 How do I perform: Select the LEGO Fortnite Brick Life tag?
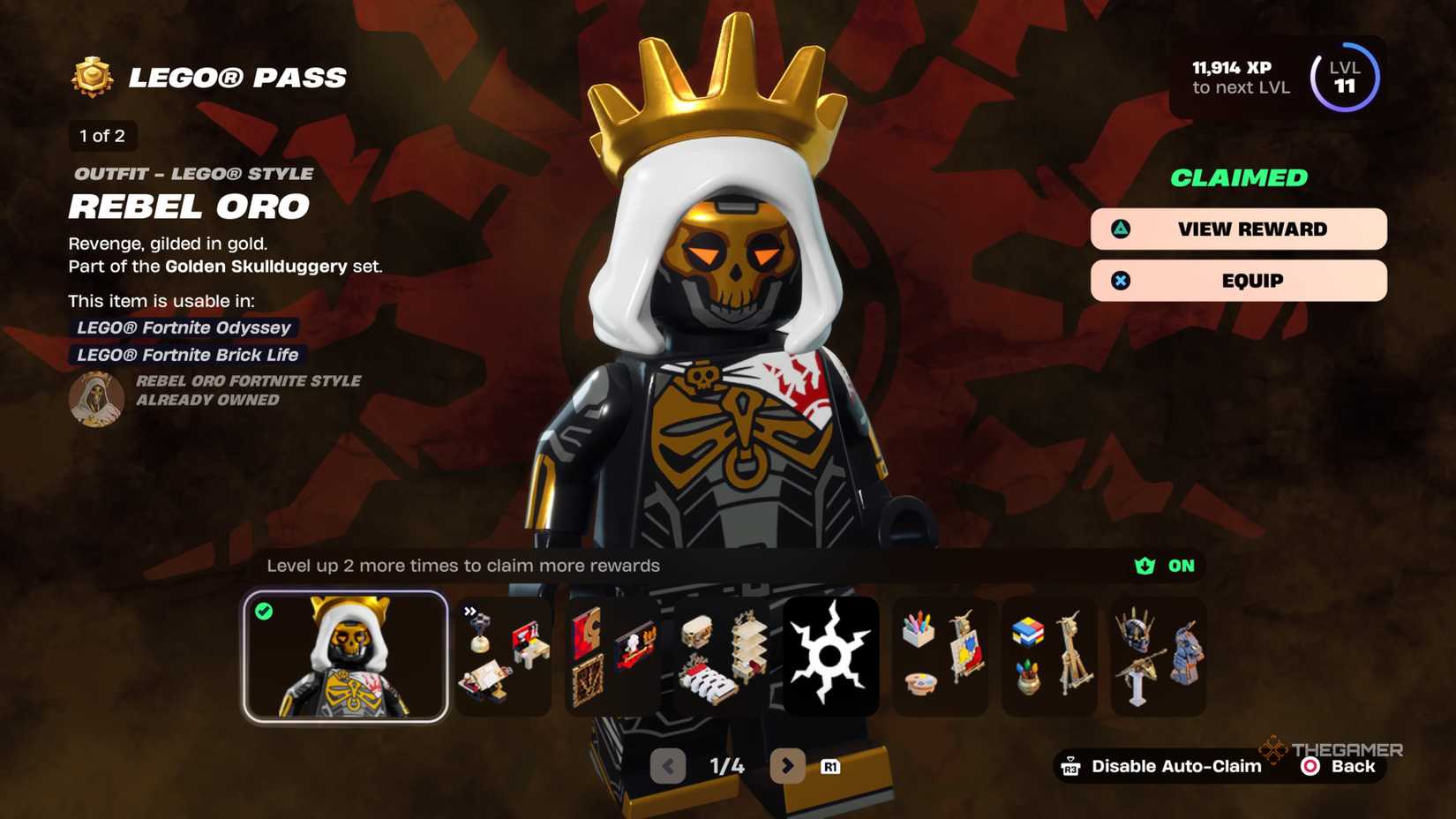click(x=186, y=355)
